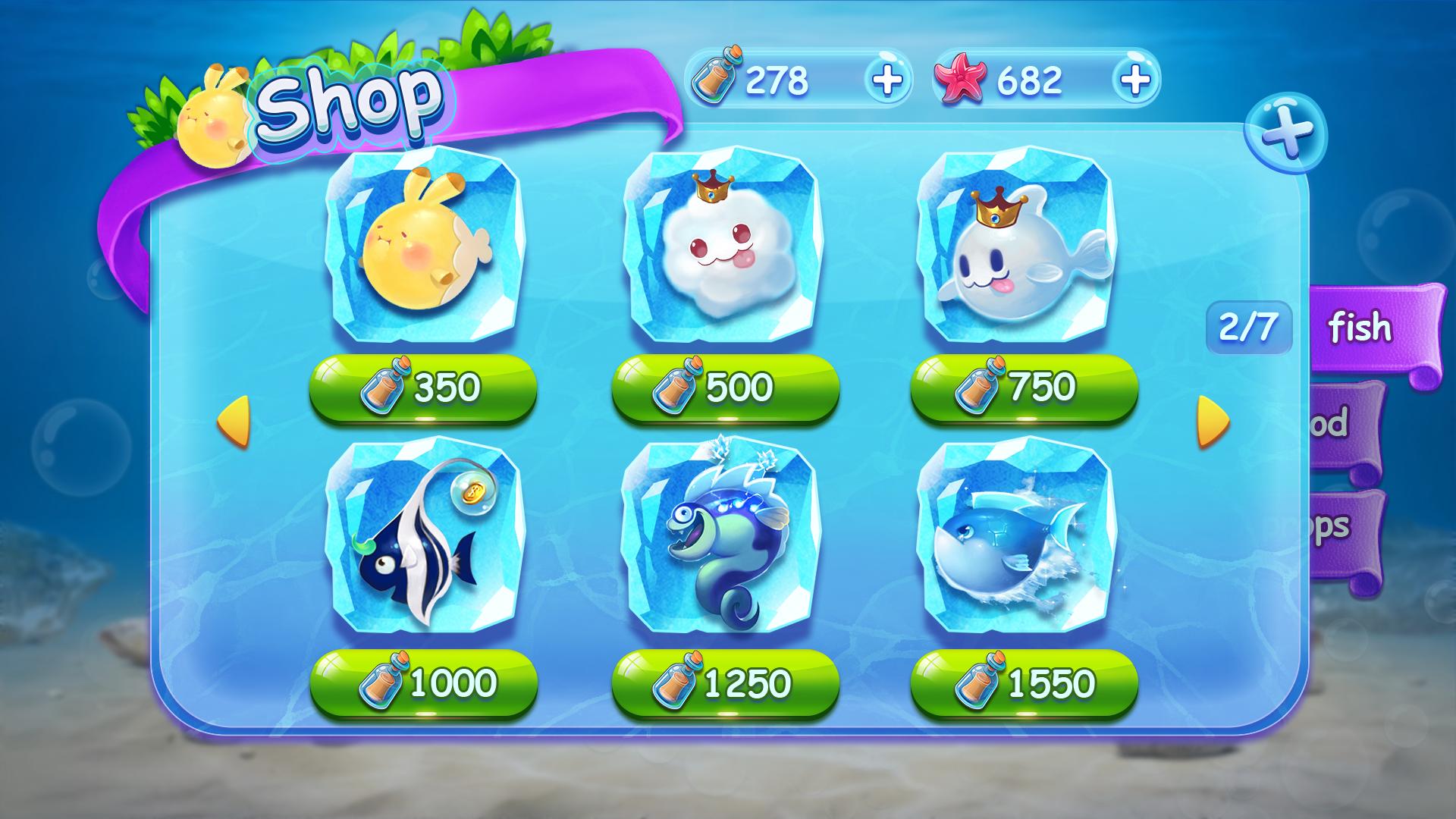The width and height of the screenshot is (1456, 819).
Task: Select the striped angelfish ice tile
Action: [x=423, y=538]
